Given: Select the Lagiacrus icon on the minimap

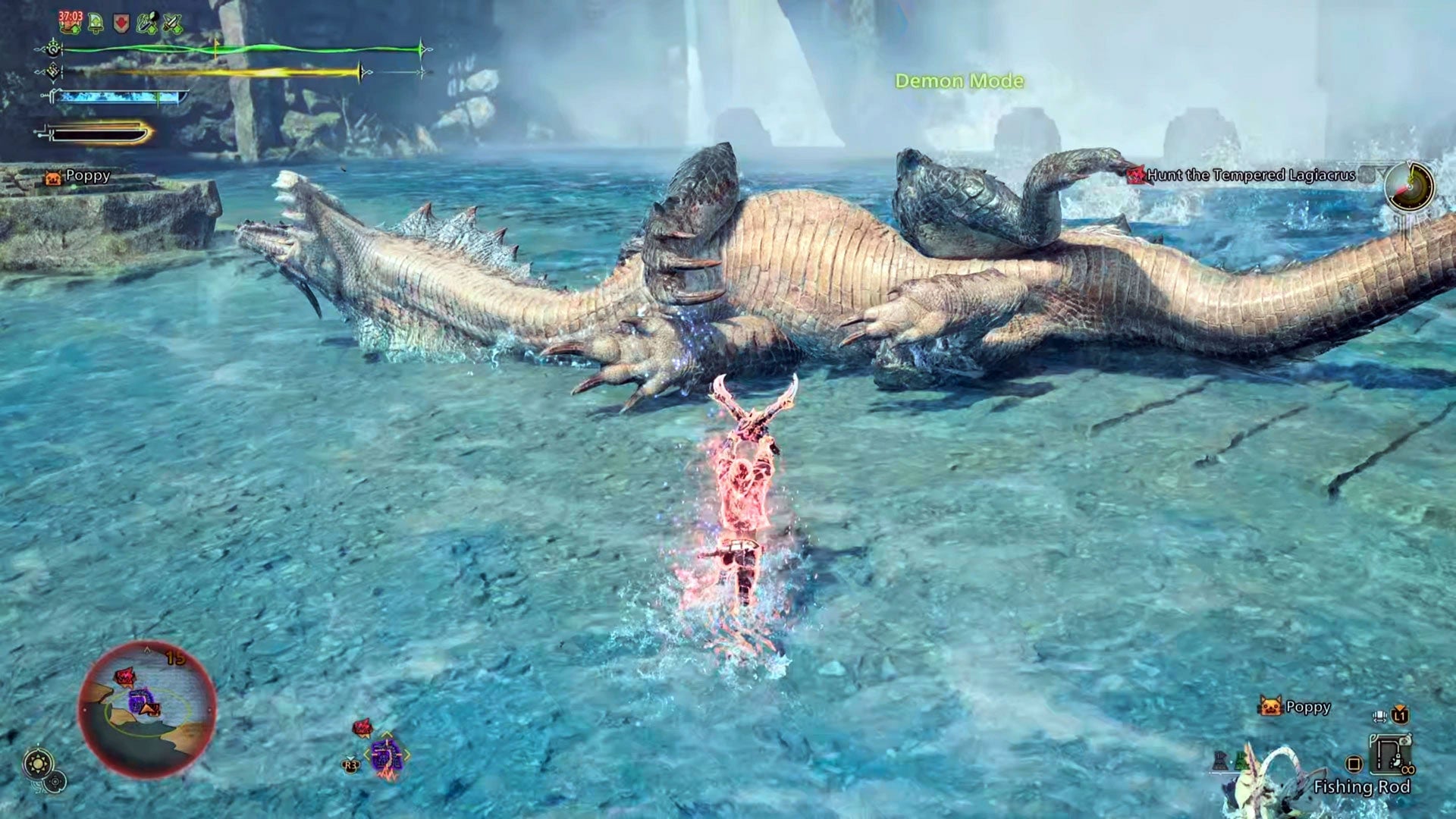Looking at the screenshot, I should pos(127,676).
